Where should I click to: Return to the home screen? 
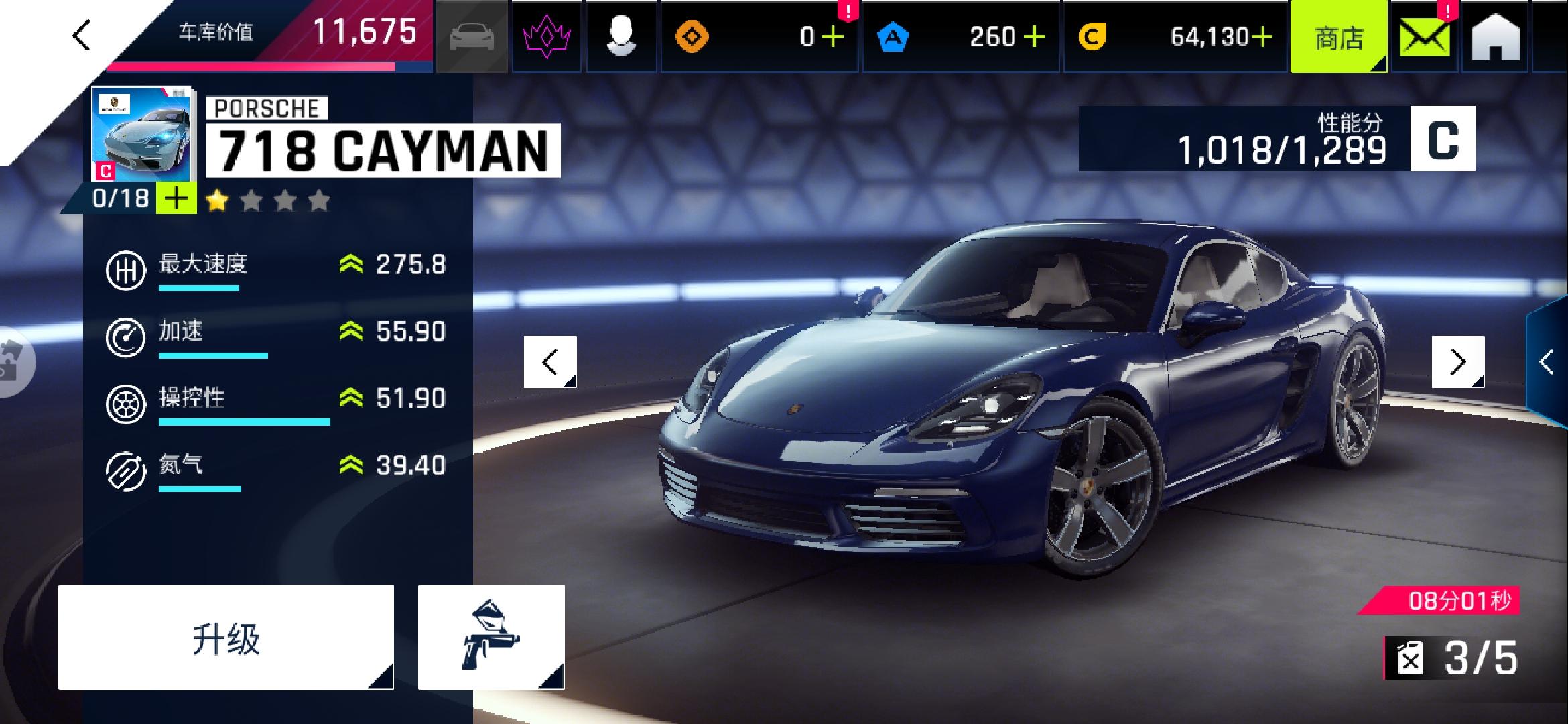click(1496, 38)
